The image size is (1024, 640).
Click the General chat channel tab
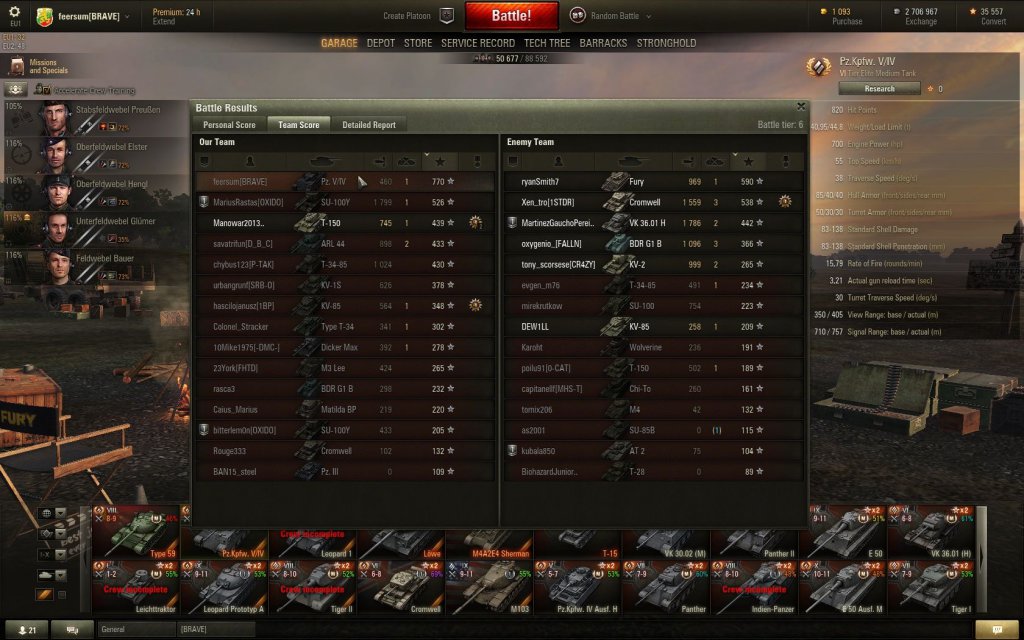(135, 629)
